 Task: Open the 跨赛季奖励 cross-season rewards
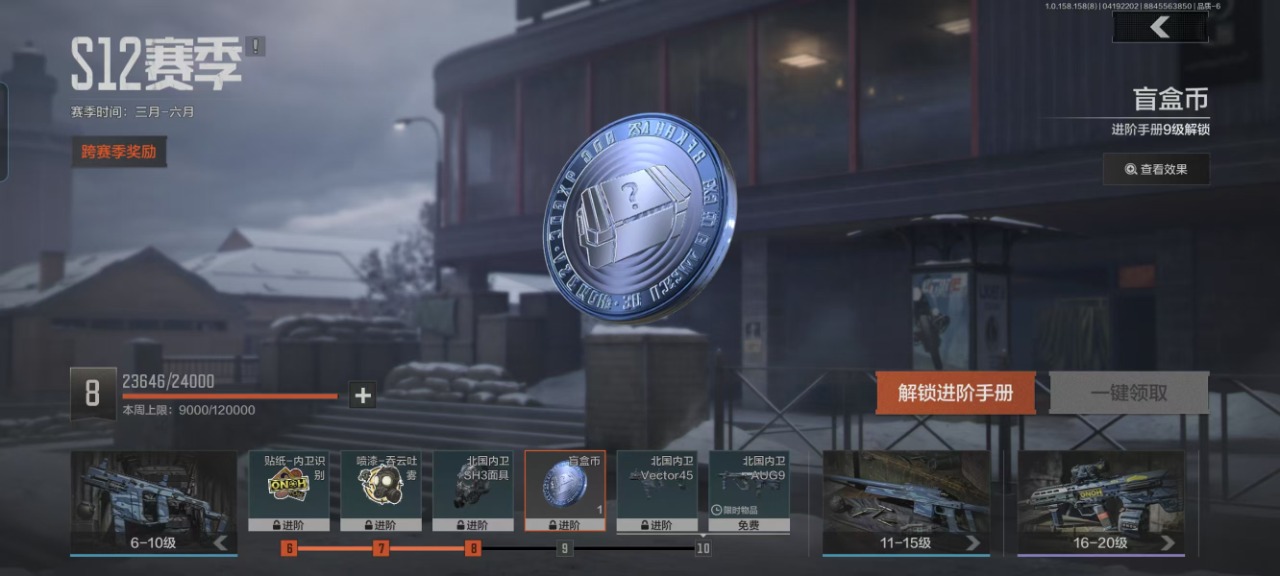118,152
